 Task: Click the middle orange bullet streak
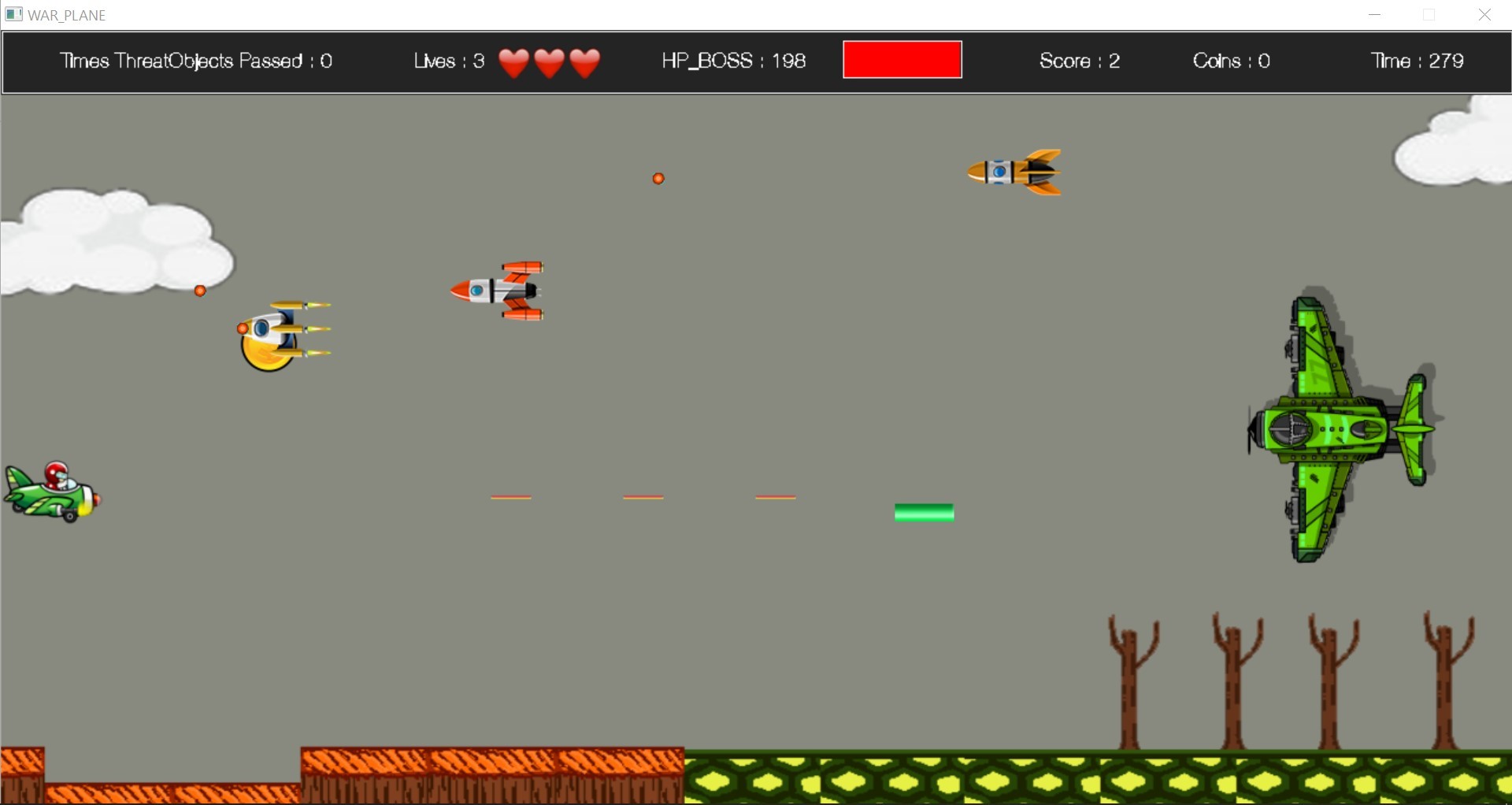tap(643, 496)
